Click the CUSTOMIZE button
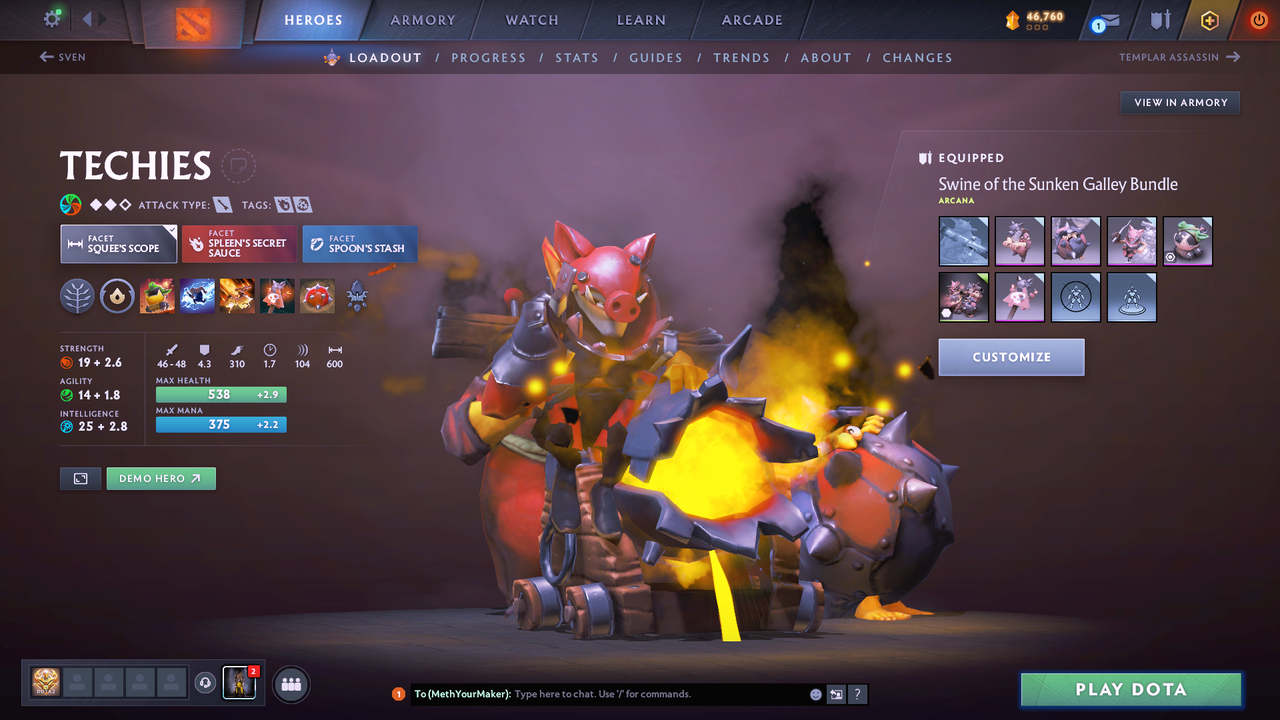 1011,357
